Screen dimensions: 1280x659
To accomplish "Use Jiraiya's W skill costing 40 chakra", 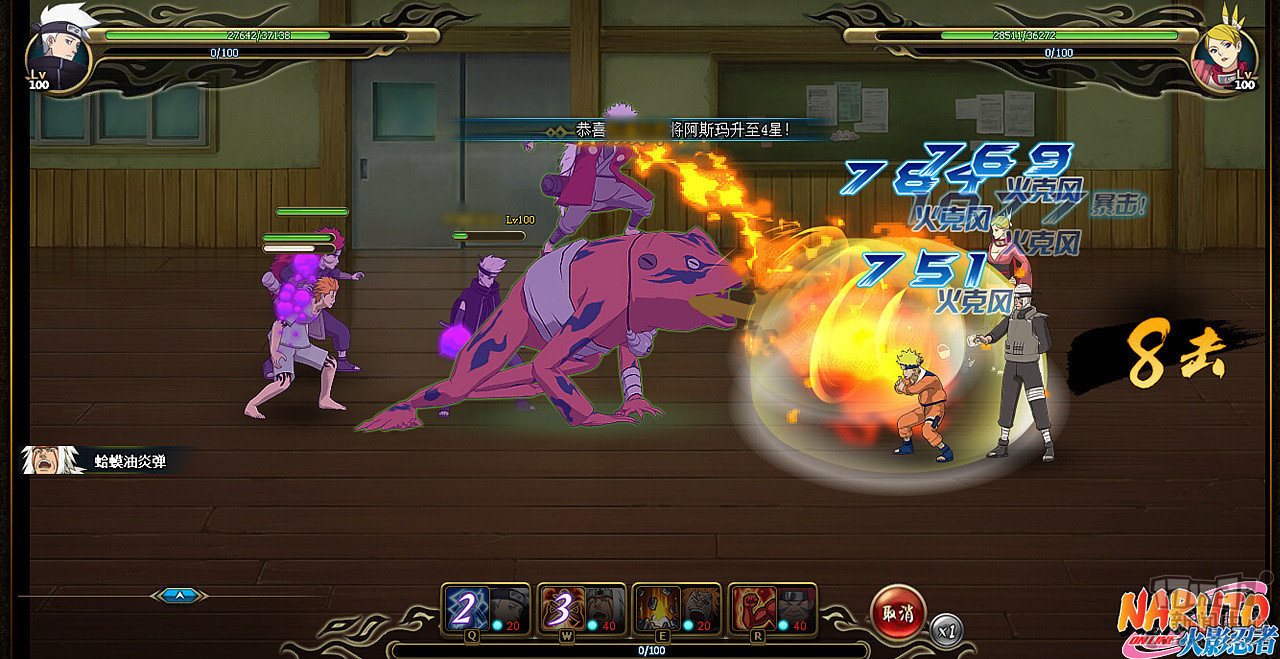I will (562, 607).
